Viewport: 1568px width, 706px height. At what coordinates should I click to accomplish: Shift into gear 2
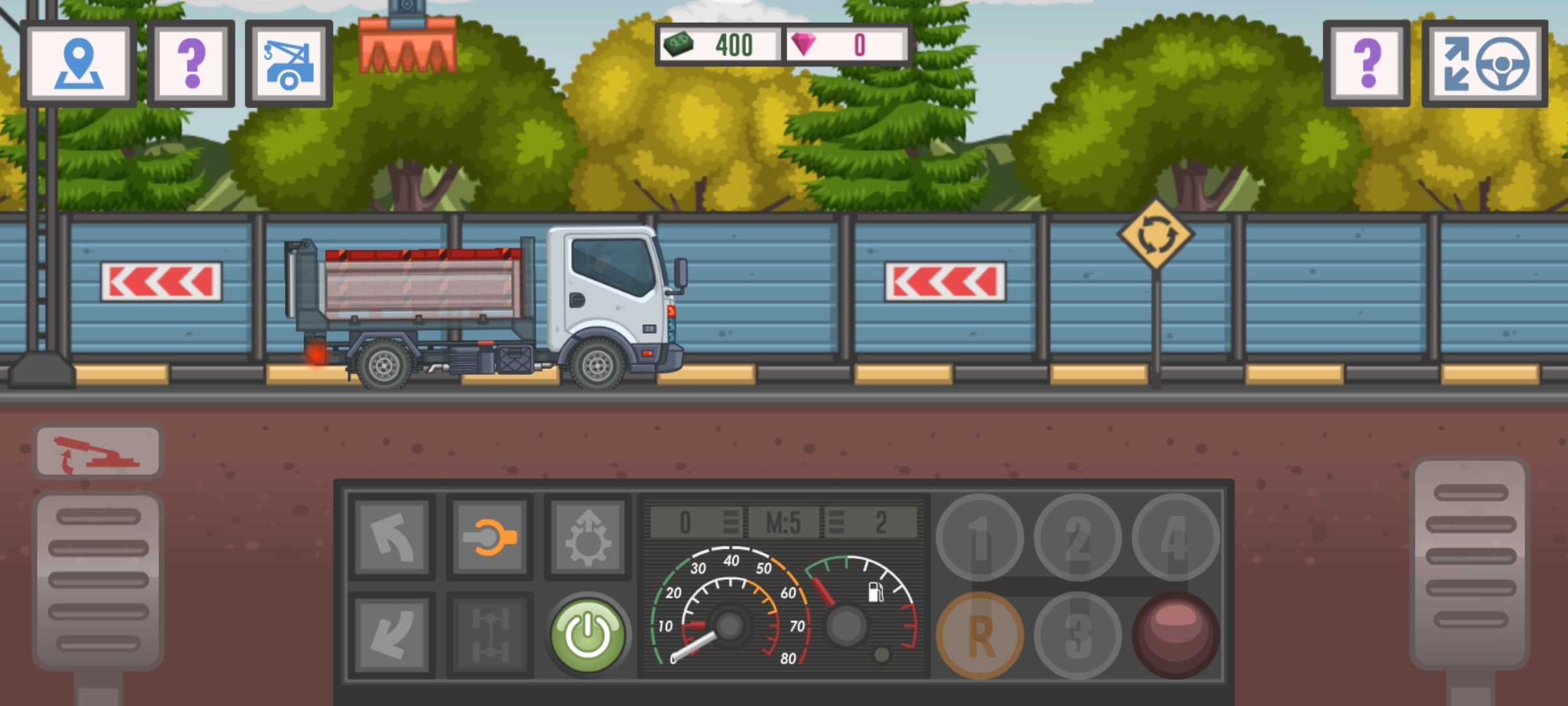coord(1077,537)
